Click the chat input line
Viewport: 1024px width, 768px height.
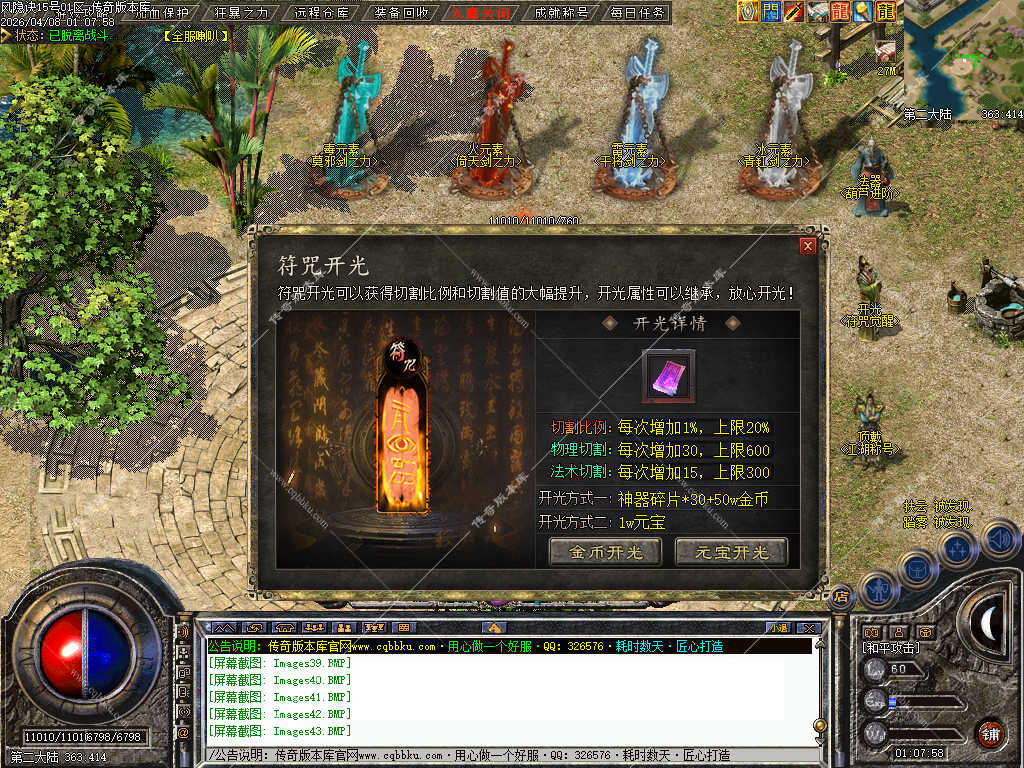(500, 755)
